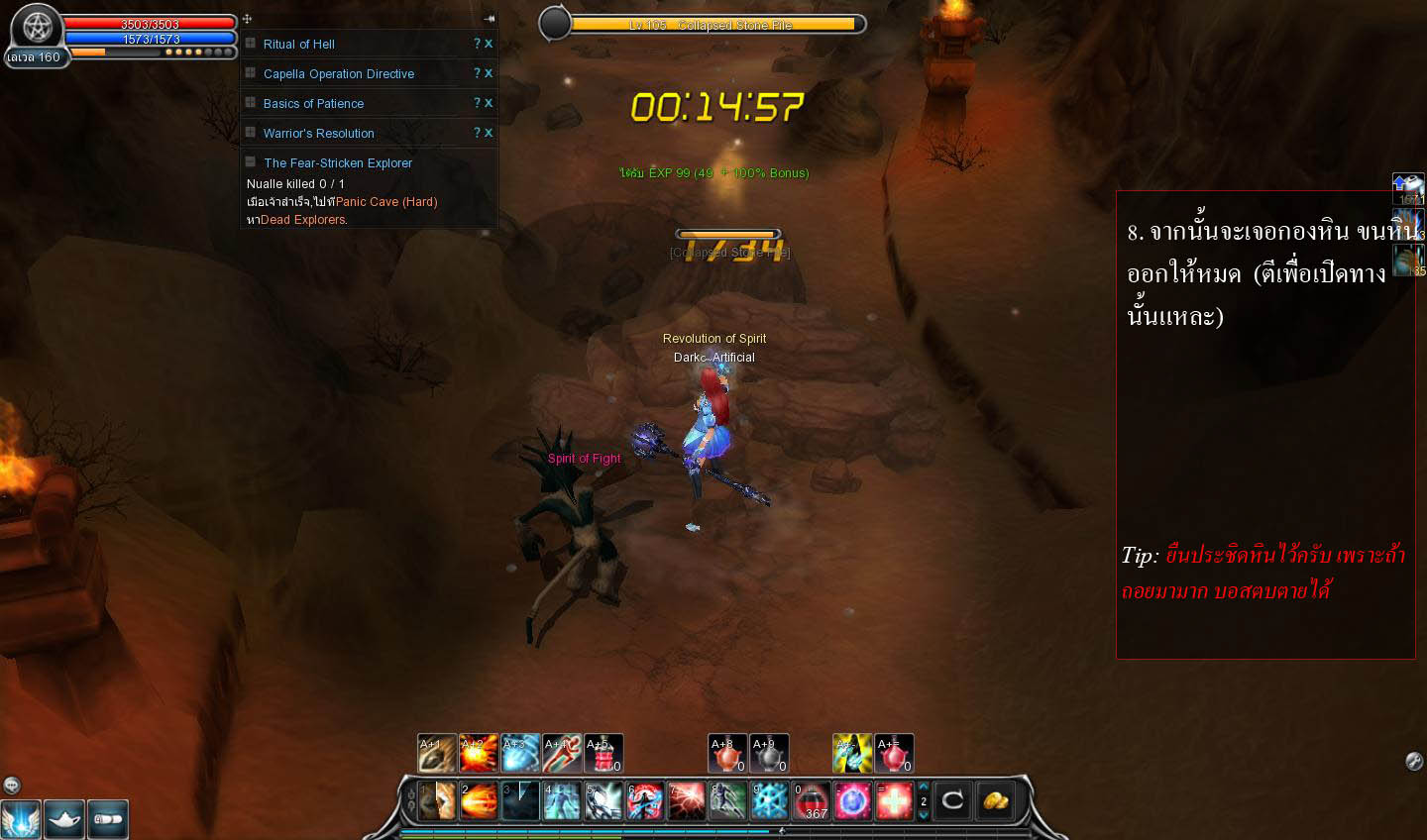Use the HP potion in hotbar slot 0
This screenshot has height=840, width=1427.
811,800
